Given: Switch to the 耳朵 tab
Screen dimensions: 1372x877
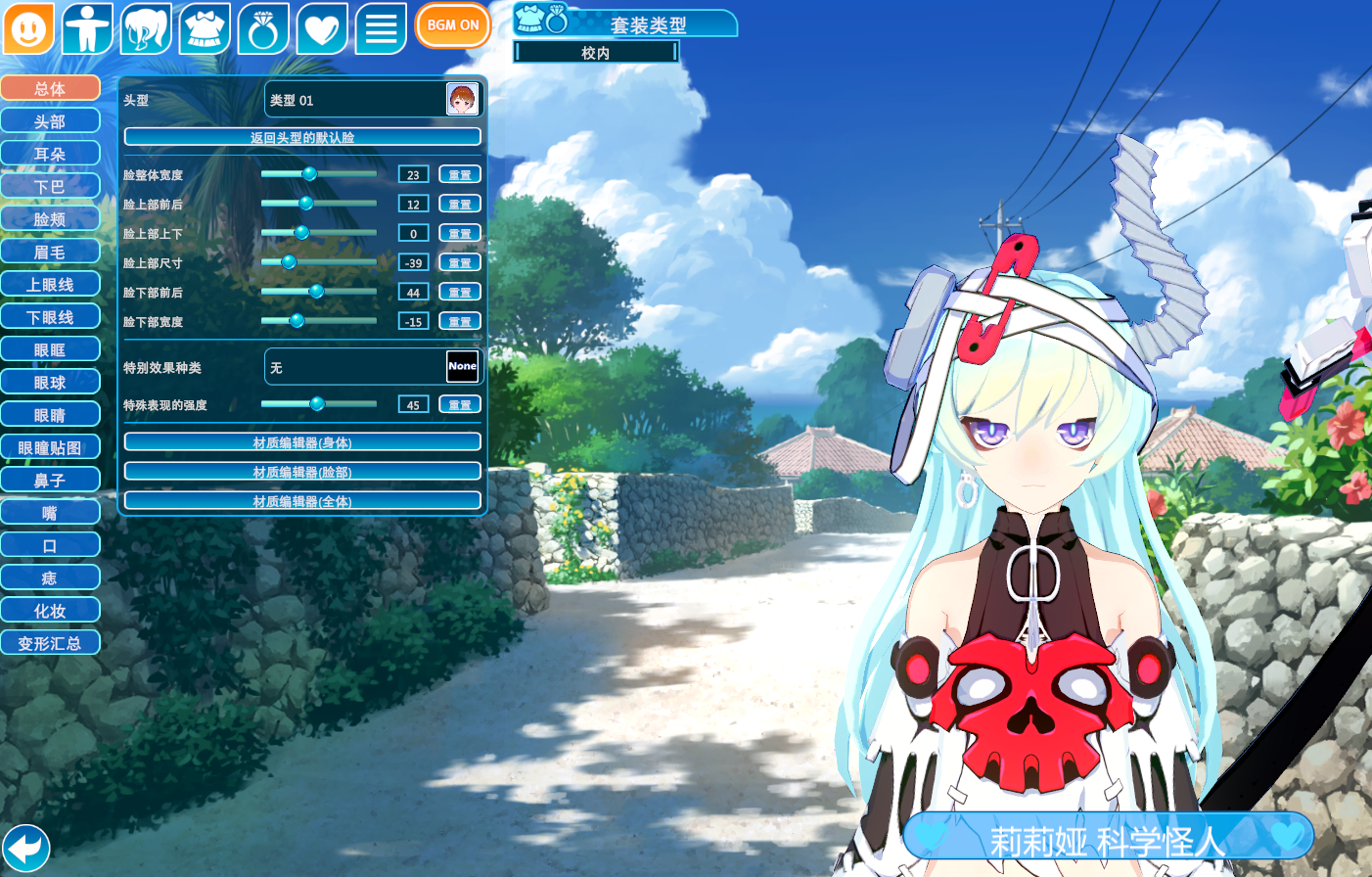Looking at the screenshot, I should click(50, 154).
